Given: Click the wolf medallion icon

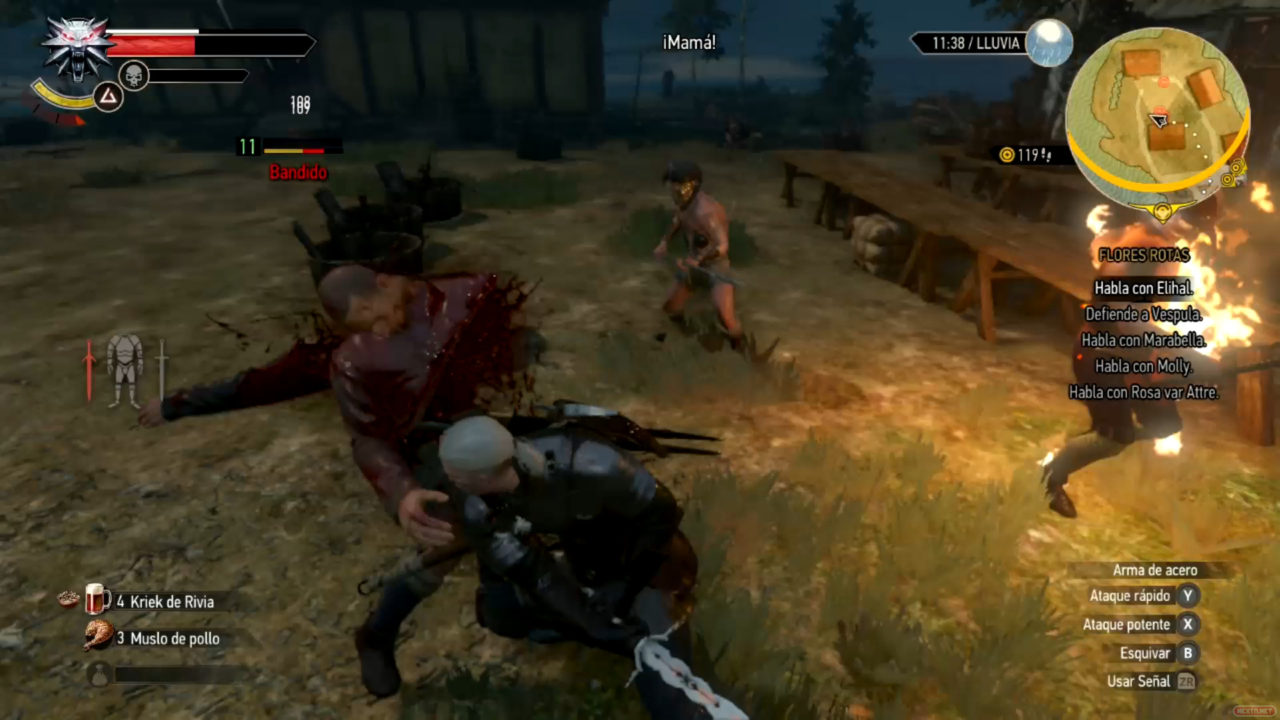Looking at the screenshot, I should tap(77, 48).
